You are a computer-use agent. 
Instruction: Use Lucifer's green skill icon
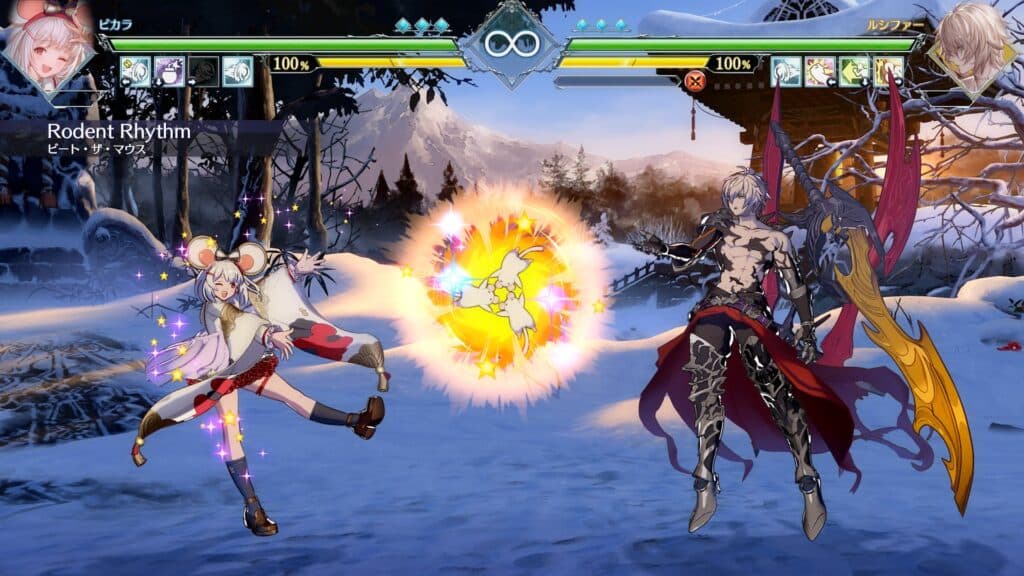pyautogui.click(x=854, y=71)
